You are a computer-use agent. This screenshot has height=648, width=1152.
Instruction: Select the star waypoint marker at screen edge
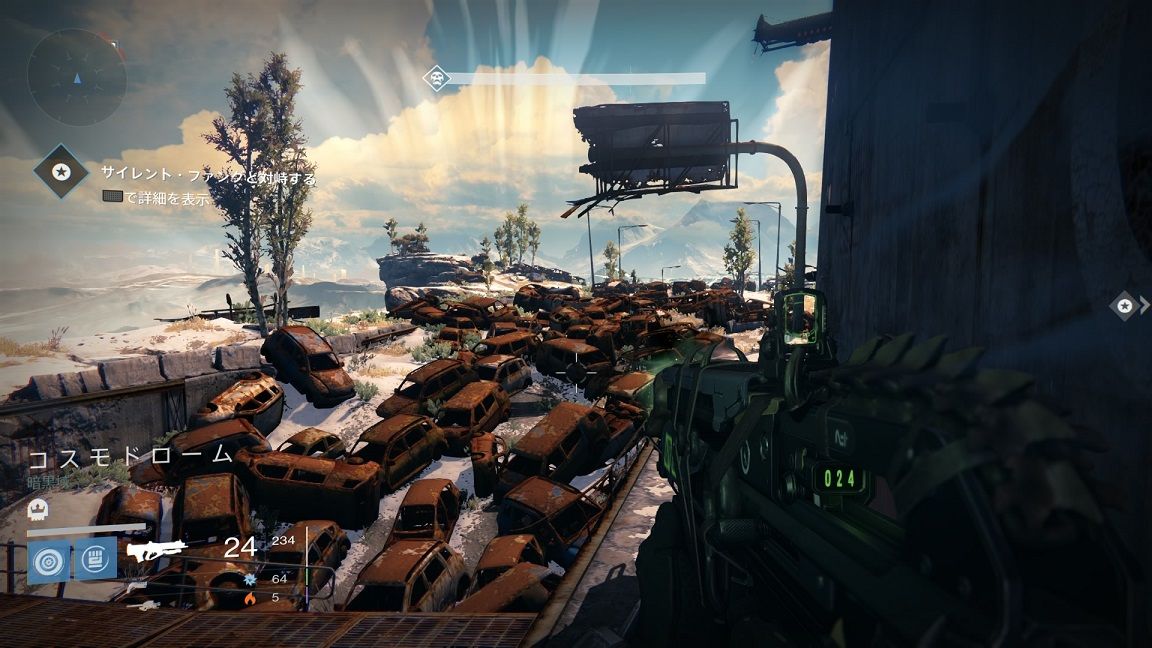click(1126, 305)
